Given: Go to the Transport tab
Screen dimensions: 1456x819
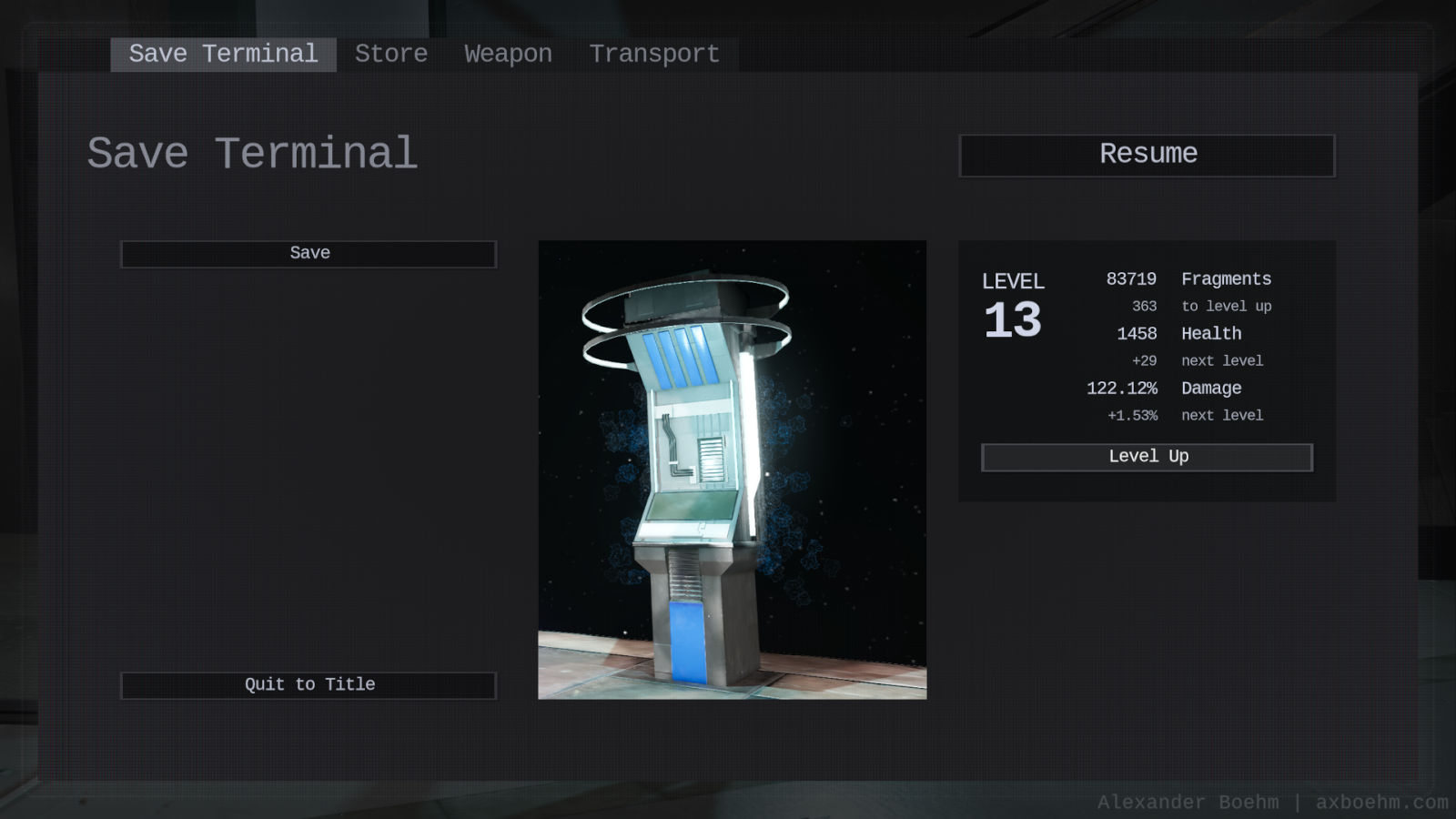Looking at the screenshot, I should pyautogui.click(x=654, y=55).
